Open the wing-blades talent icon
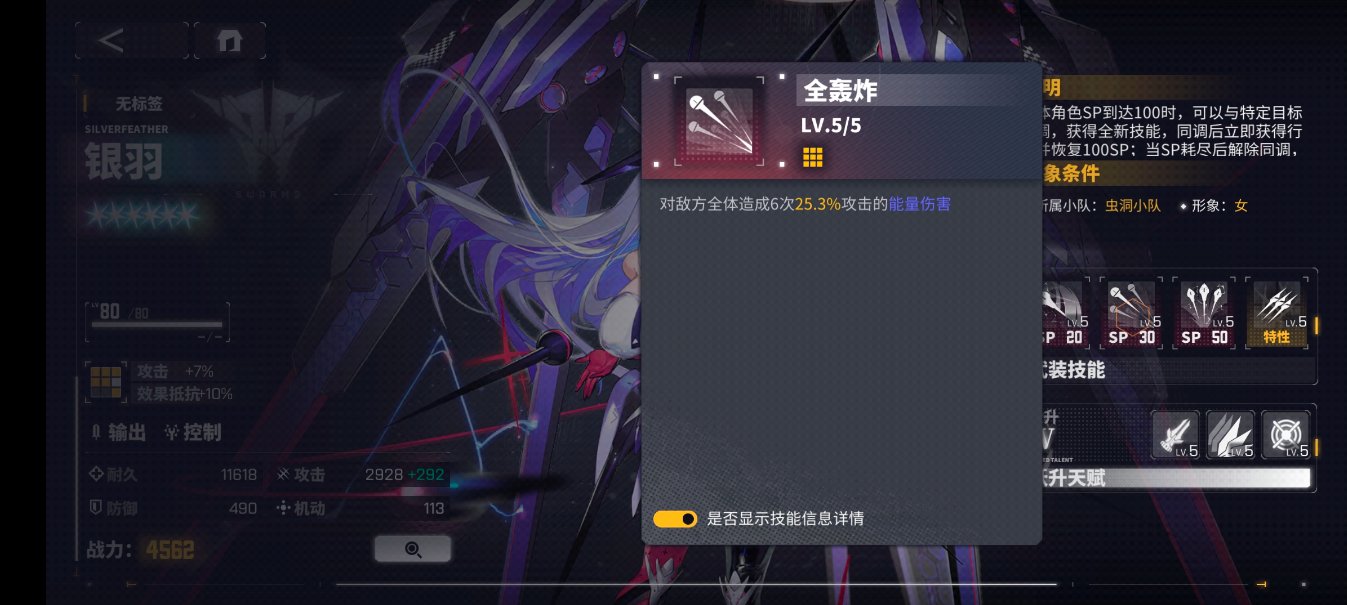Viewport: 1347px width, 605px height. click(1230, 435)
